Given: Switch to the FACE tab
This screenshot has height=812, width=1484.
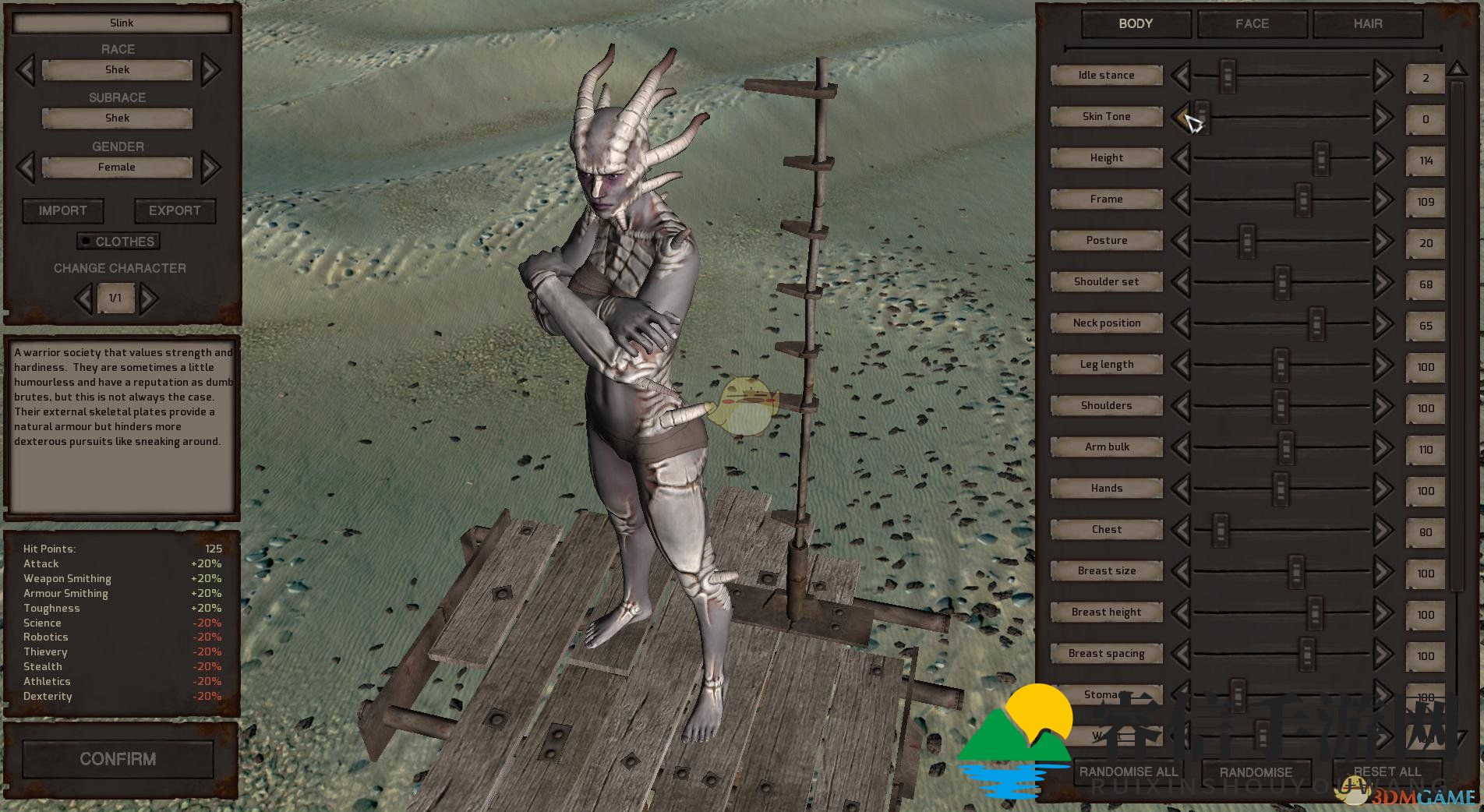Looking at the screenshot, I should (1252, 24).
